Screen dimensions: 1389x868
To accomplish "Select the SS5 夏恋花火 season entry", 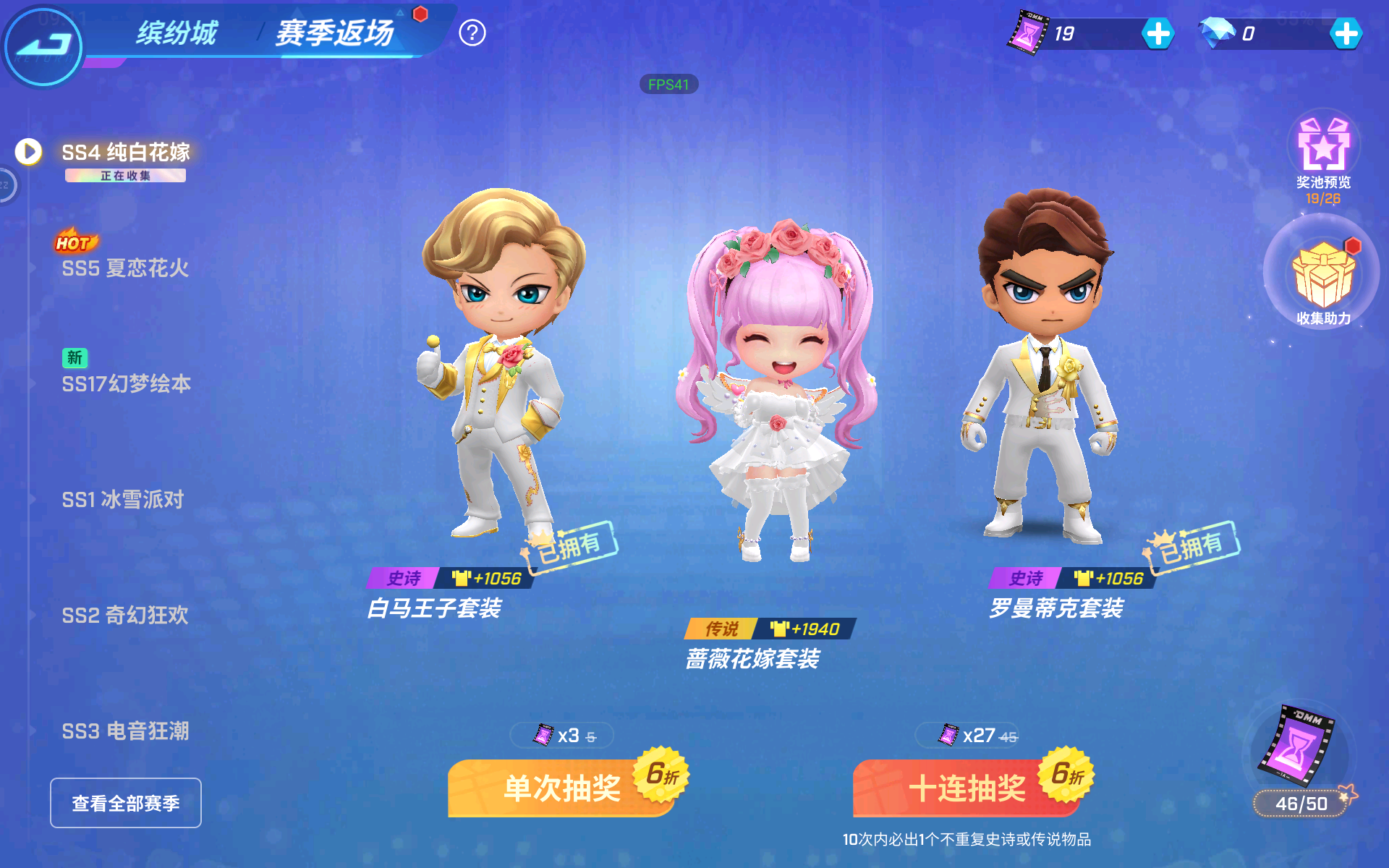I will 124,269.
